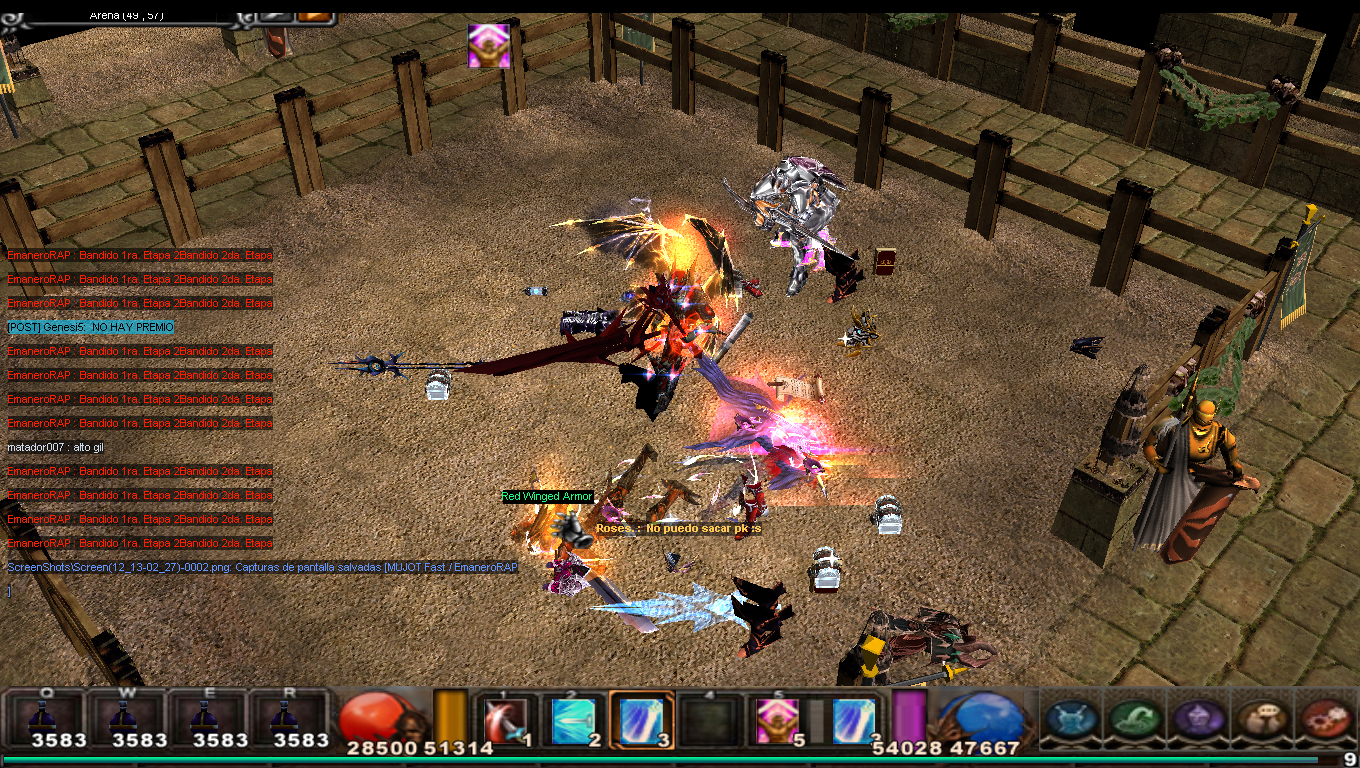The height and width of the screenshot is (768, 1360).
Task: Use the potion in slot E
Action: click(207, 718)
